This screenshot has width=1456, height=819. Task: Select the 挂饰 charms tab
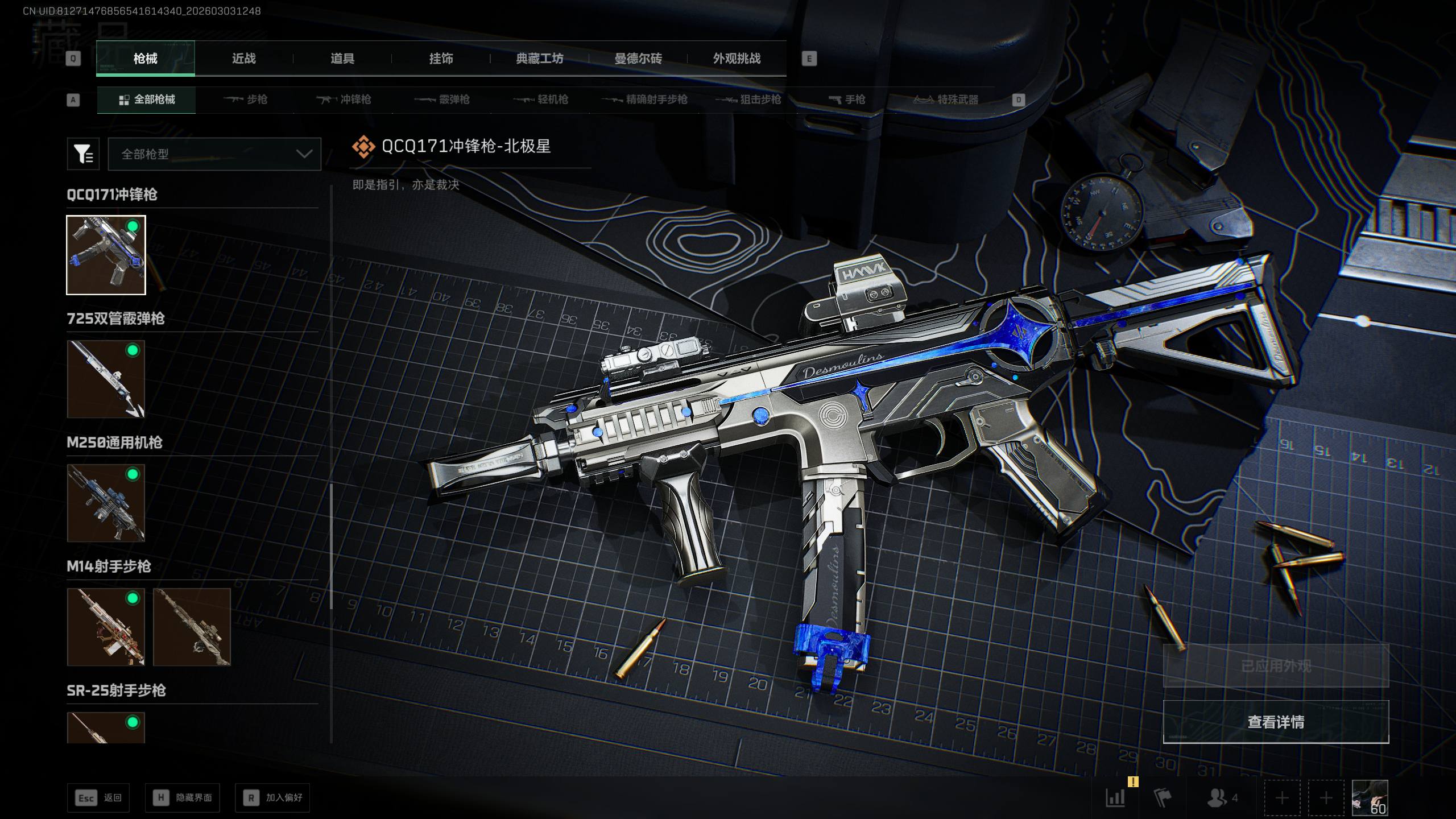[441, 59]
